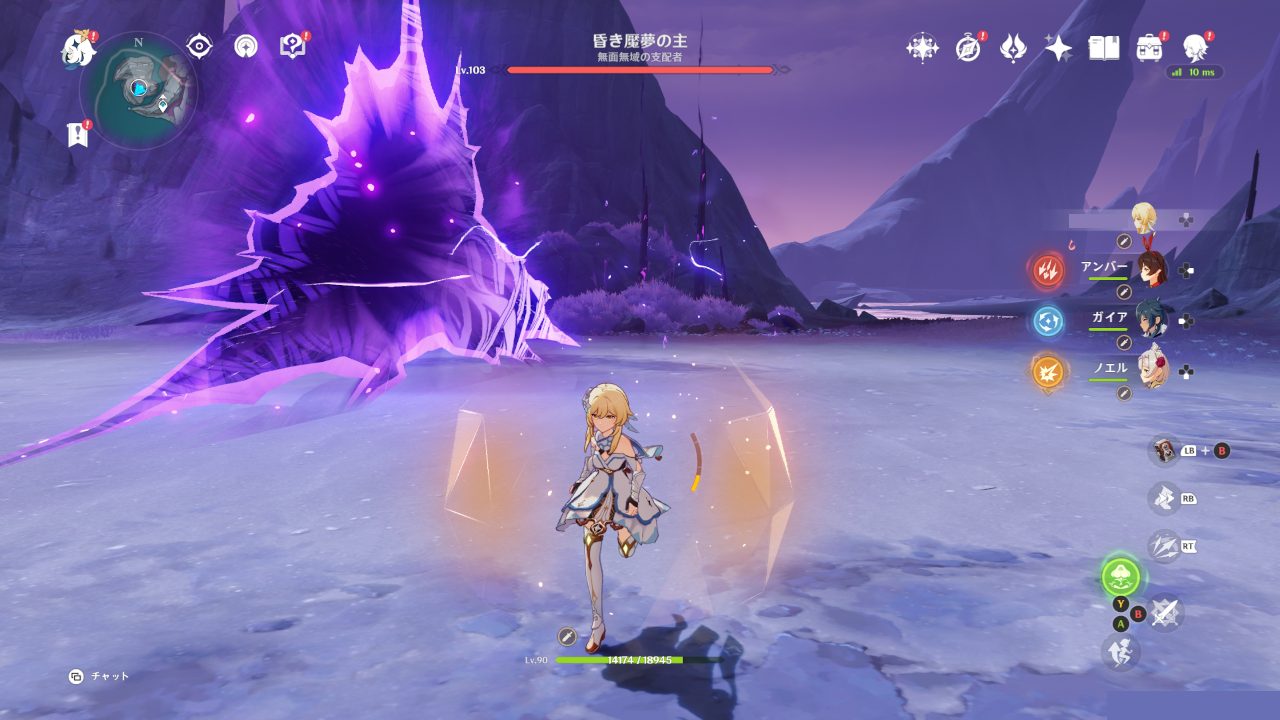The image size is (1280, 720).
Task: Open the チャット chat box
Action: [100, 676]
